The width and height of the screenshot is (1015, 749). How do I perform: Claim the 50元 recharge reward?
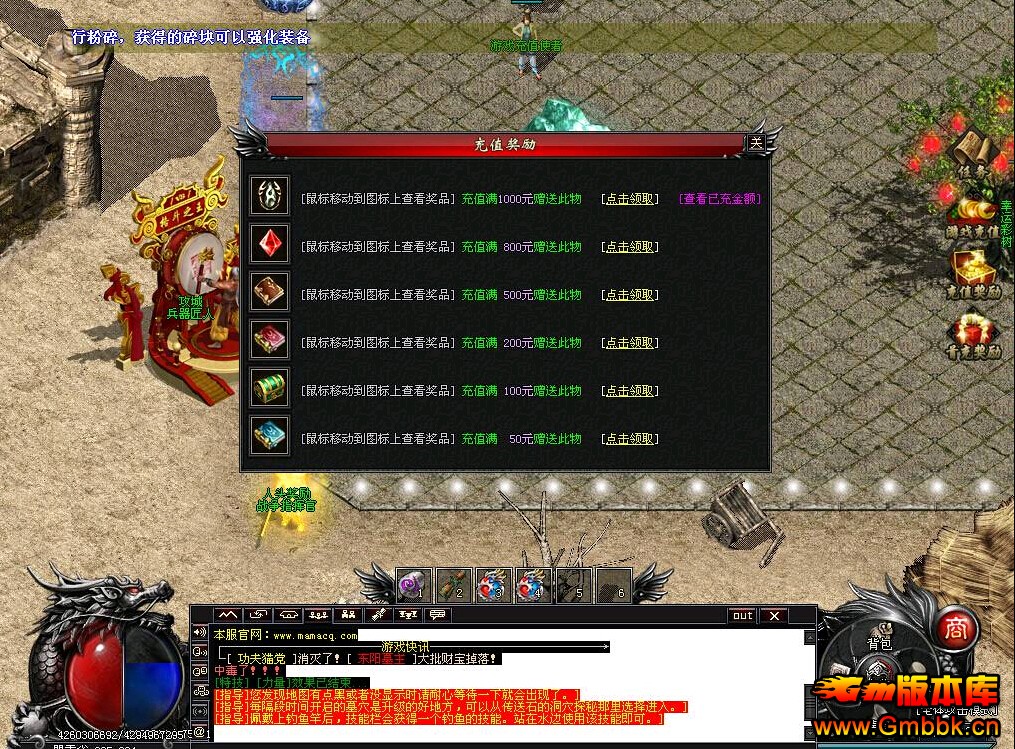(630, 439)
